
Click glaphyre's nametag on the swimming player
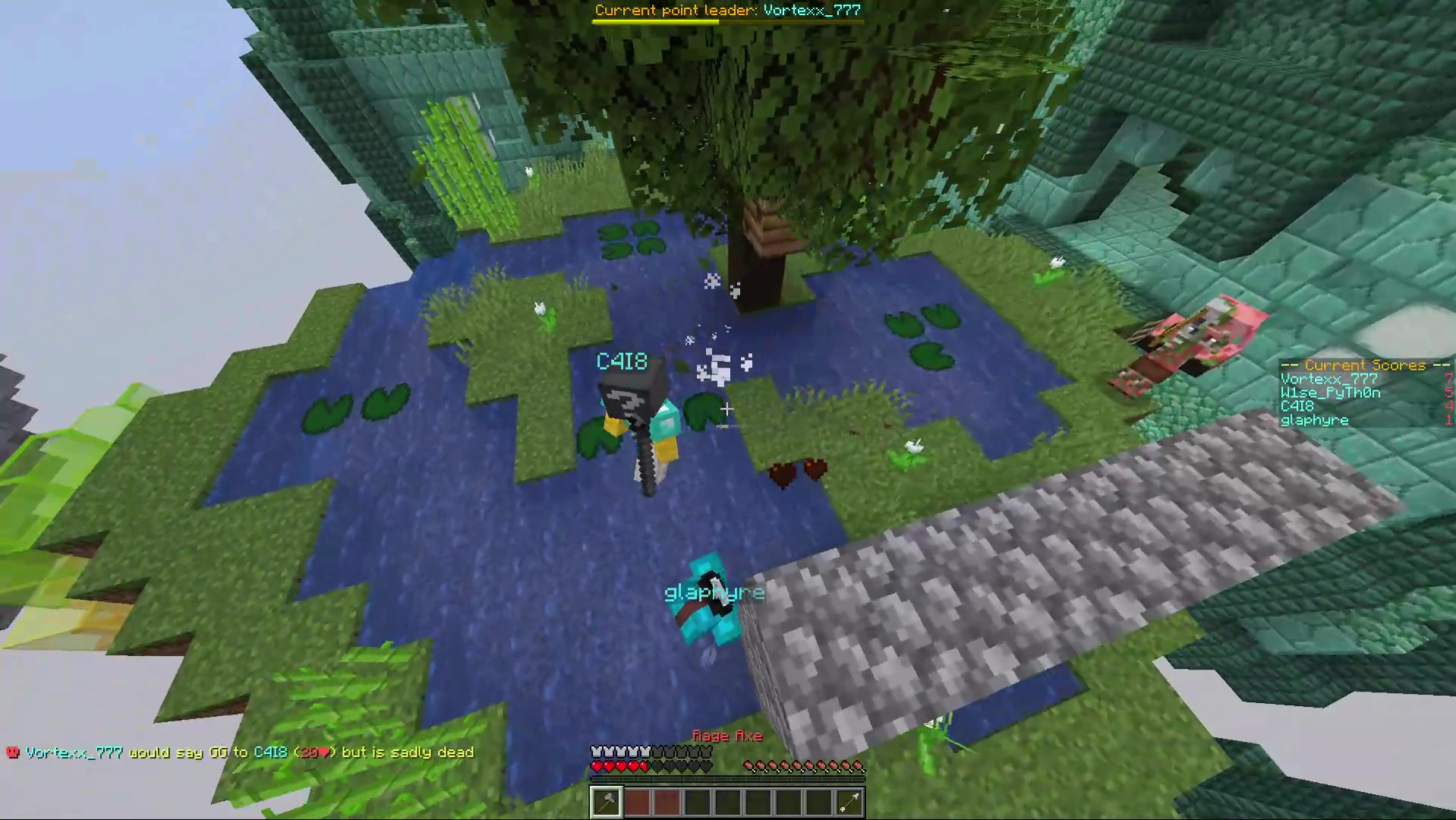click(x=714, y=592)
